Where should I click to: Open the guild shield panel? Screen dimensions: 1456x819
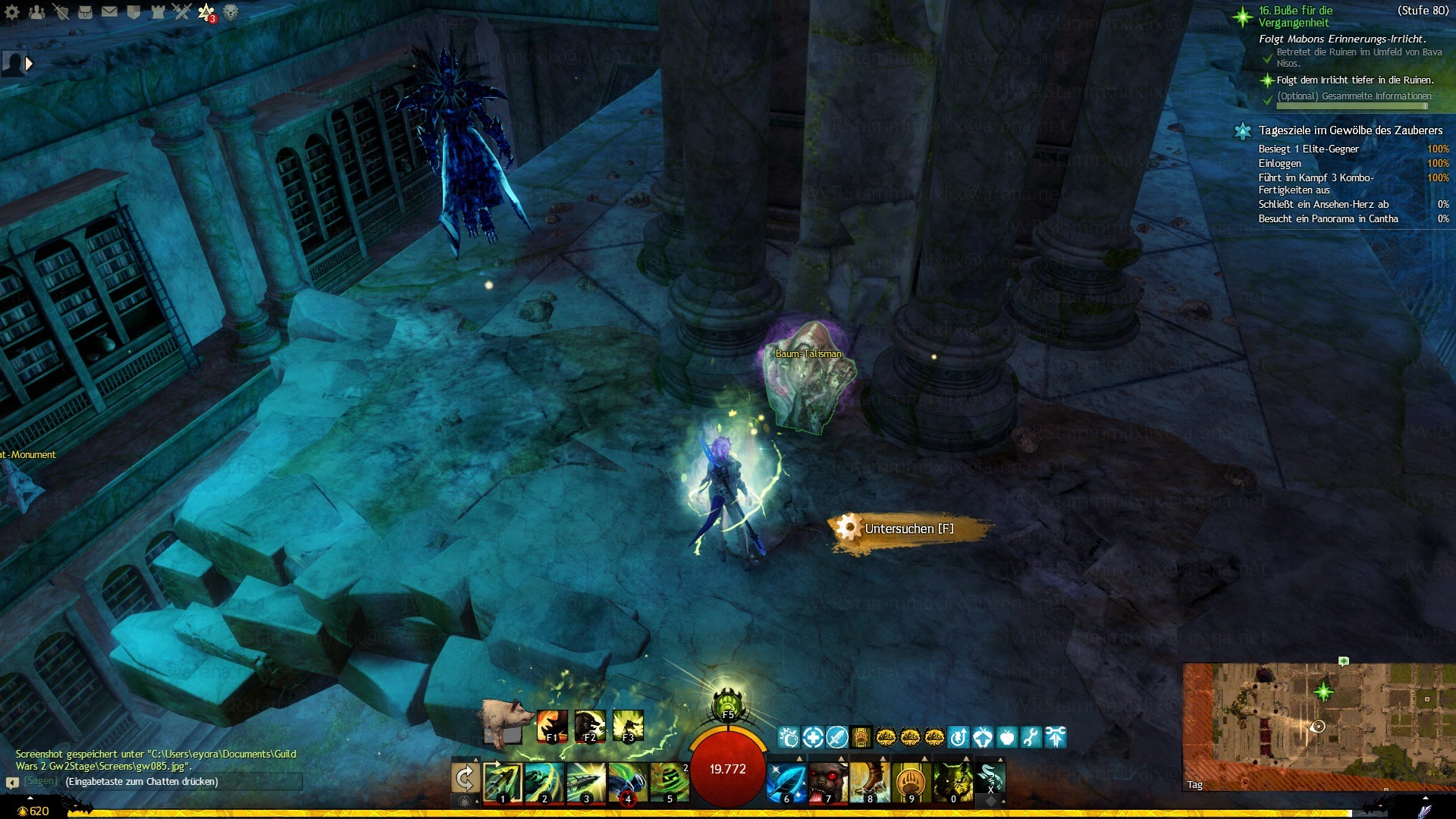tap(133, 12)
